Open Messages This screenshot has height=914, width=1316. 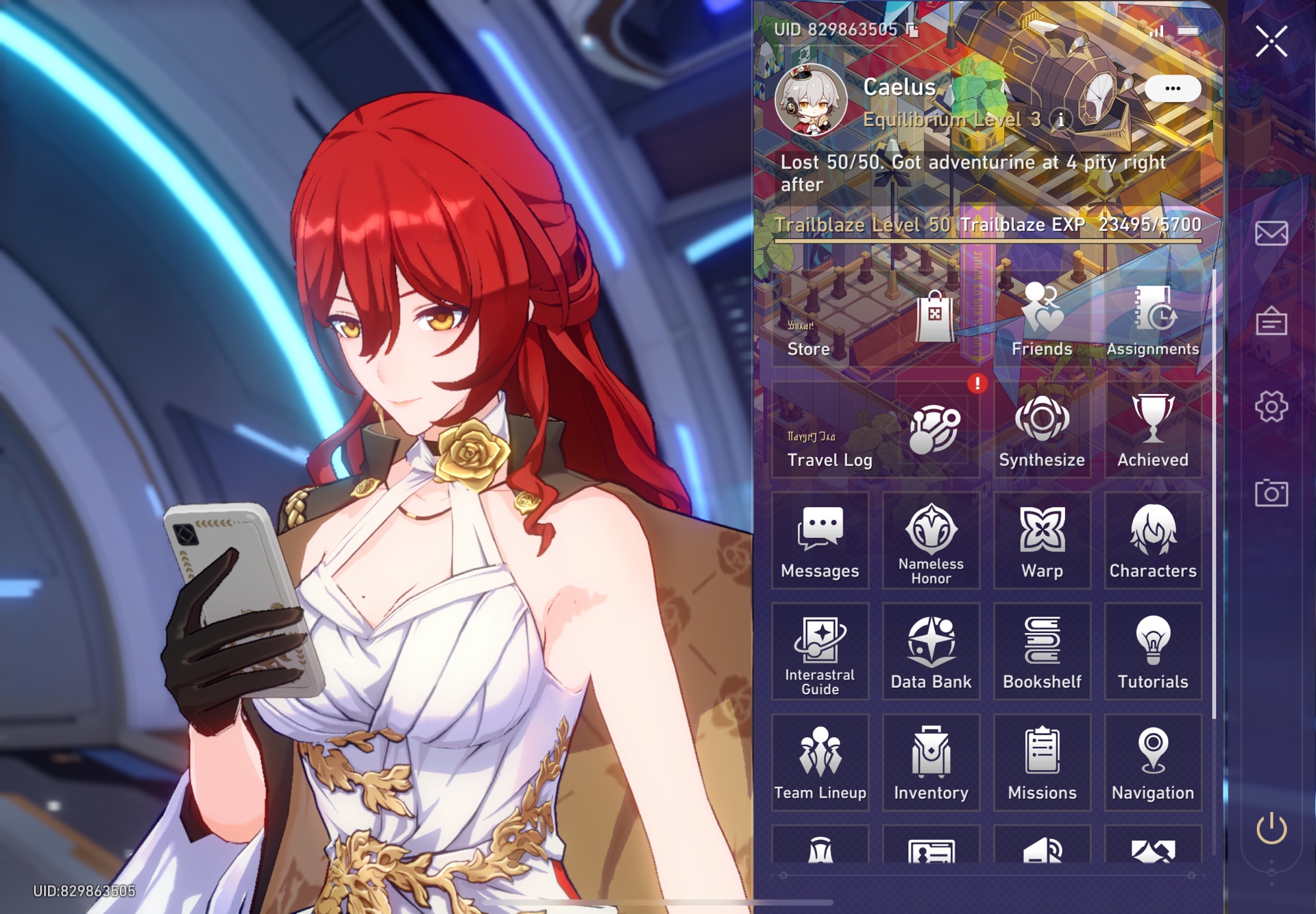pyautogui.click(x=820, y=540)
